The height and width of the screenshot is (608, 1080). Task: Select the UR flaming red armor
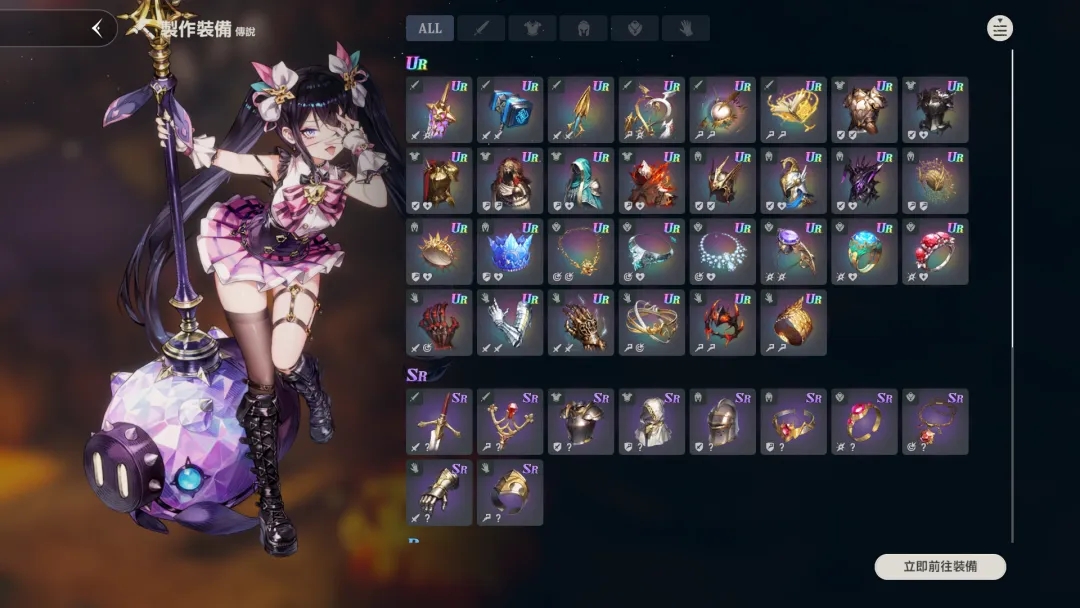(652, 181)
